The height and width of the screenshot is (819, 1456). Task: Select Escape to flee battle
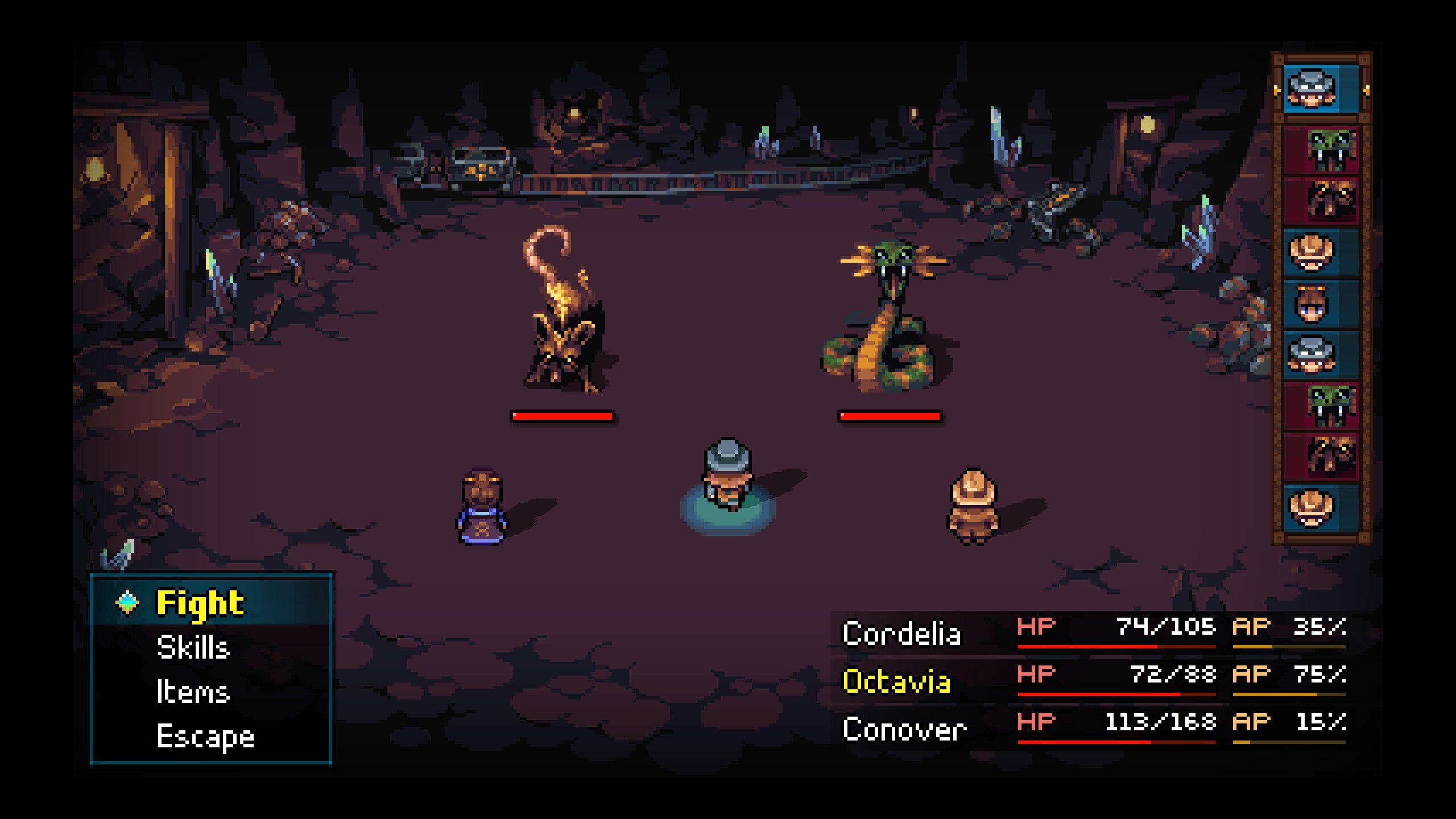coord(205,736)
